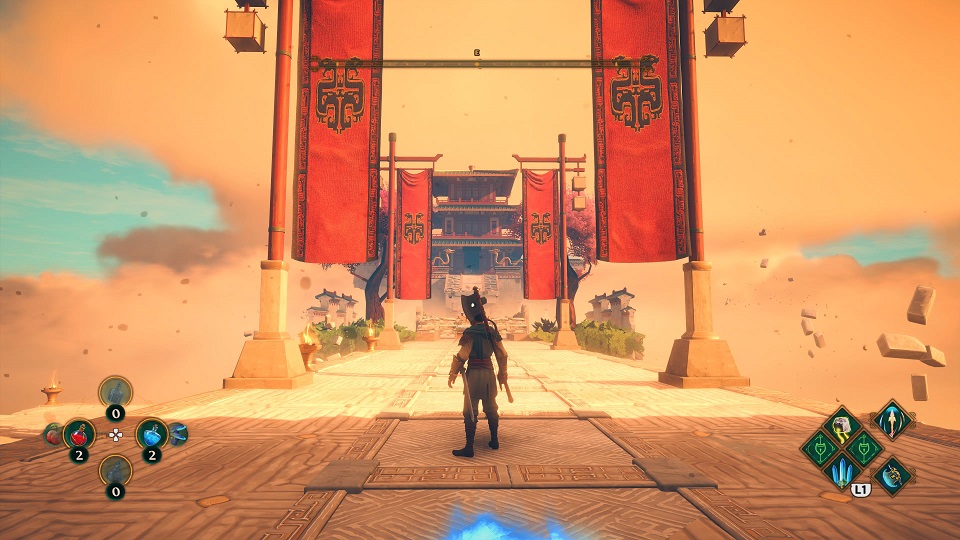Choose the red apple food icon
Screen dimensions: 960x540
click(51, 434)
